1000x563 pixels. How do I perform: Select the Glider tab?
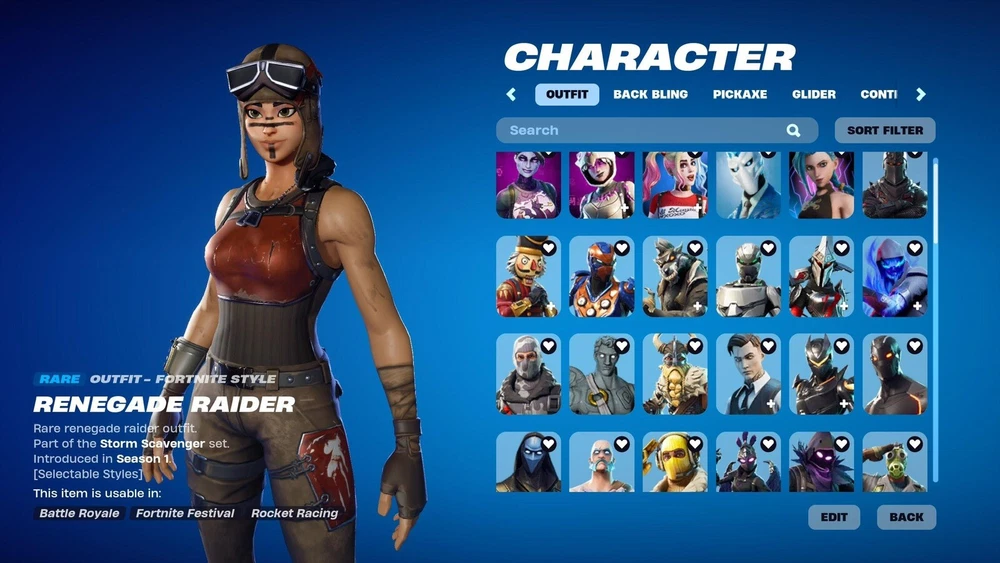tap(814, 94)
